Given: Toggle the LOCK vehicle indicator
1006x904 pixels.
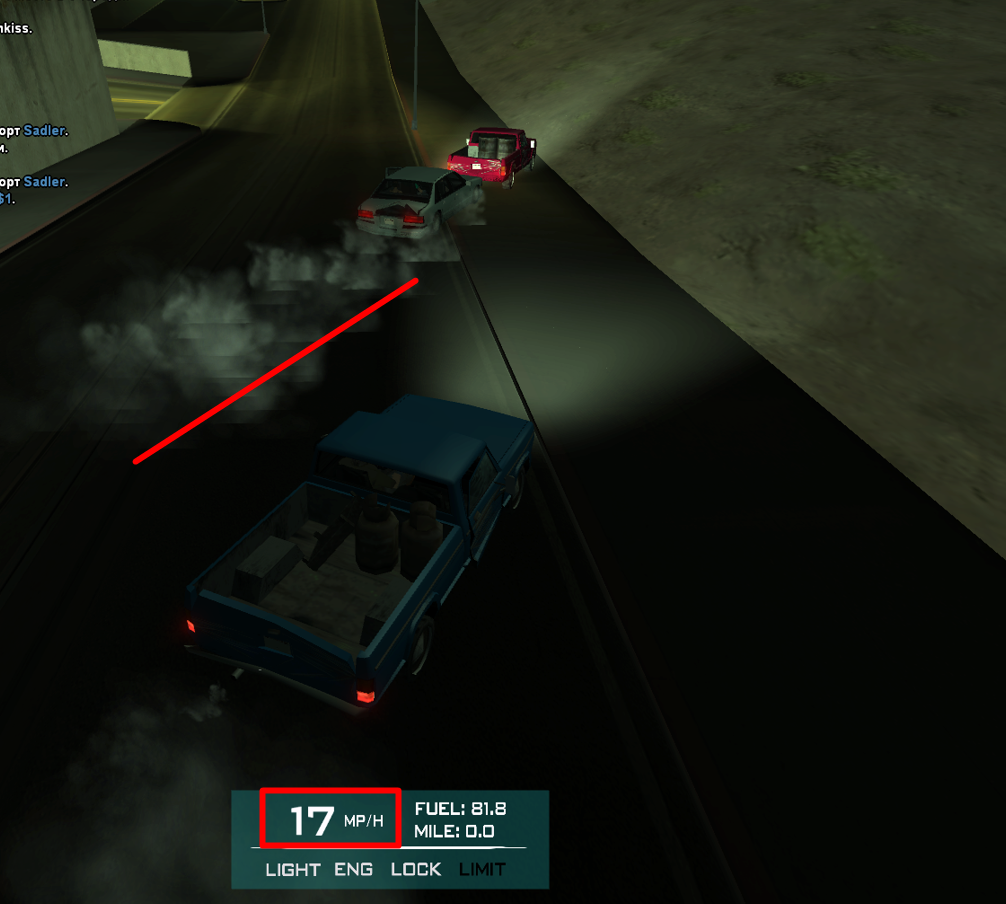Looking at the screenshot, I should [416, 869].
